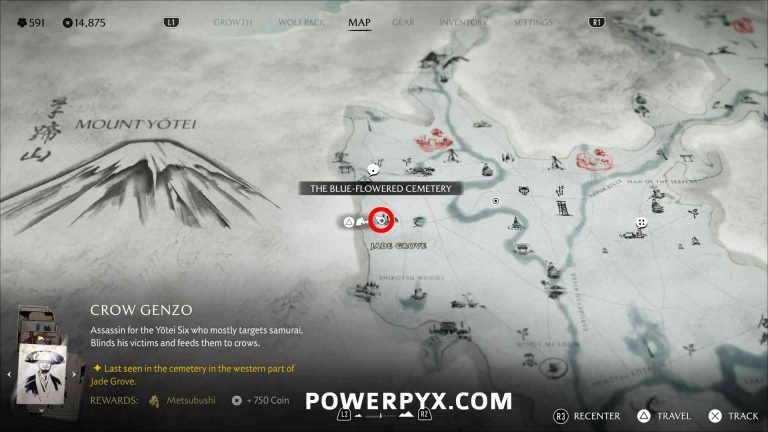This screenshot has height=432, width=768.
Task: Select the Map tab
Action: click(359, 22)
